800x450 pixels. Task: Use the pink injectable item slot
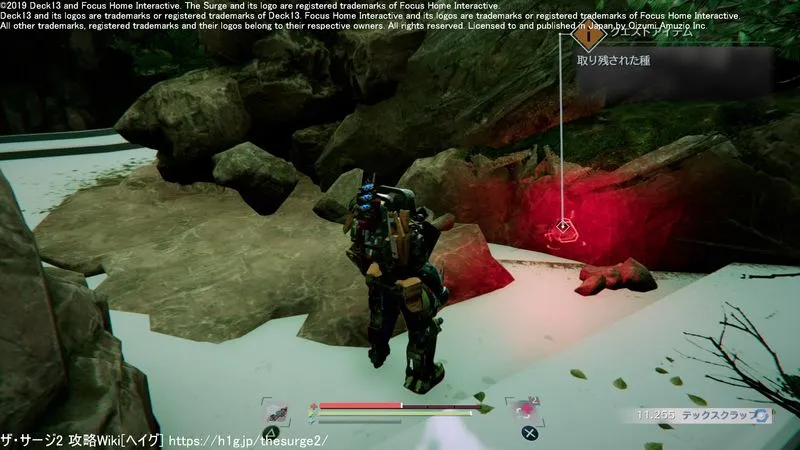[x=523, y=411]
